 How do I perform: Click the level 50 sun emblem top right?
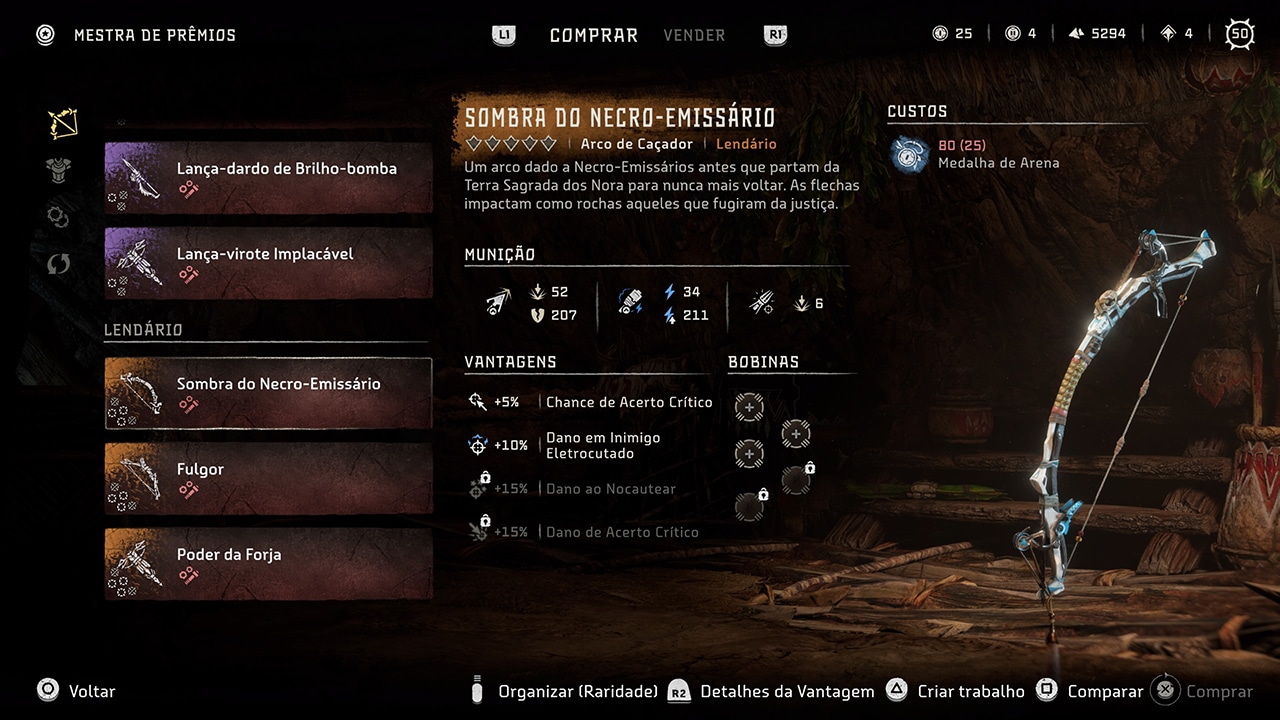click(1239, 32)
